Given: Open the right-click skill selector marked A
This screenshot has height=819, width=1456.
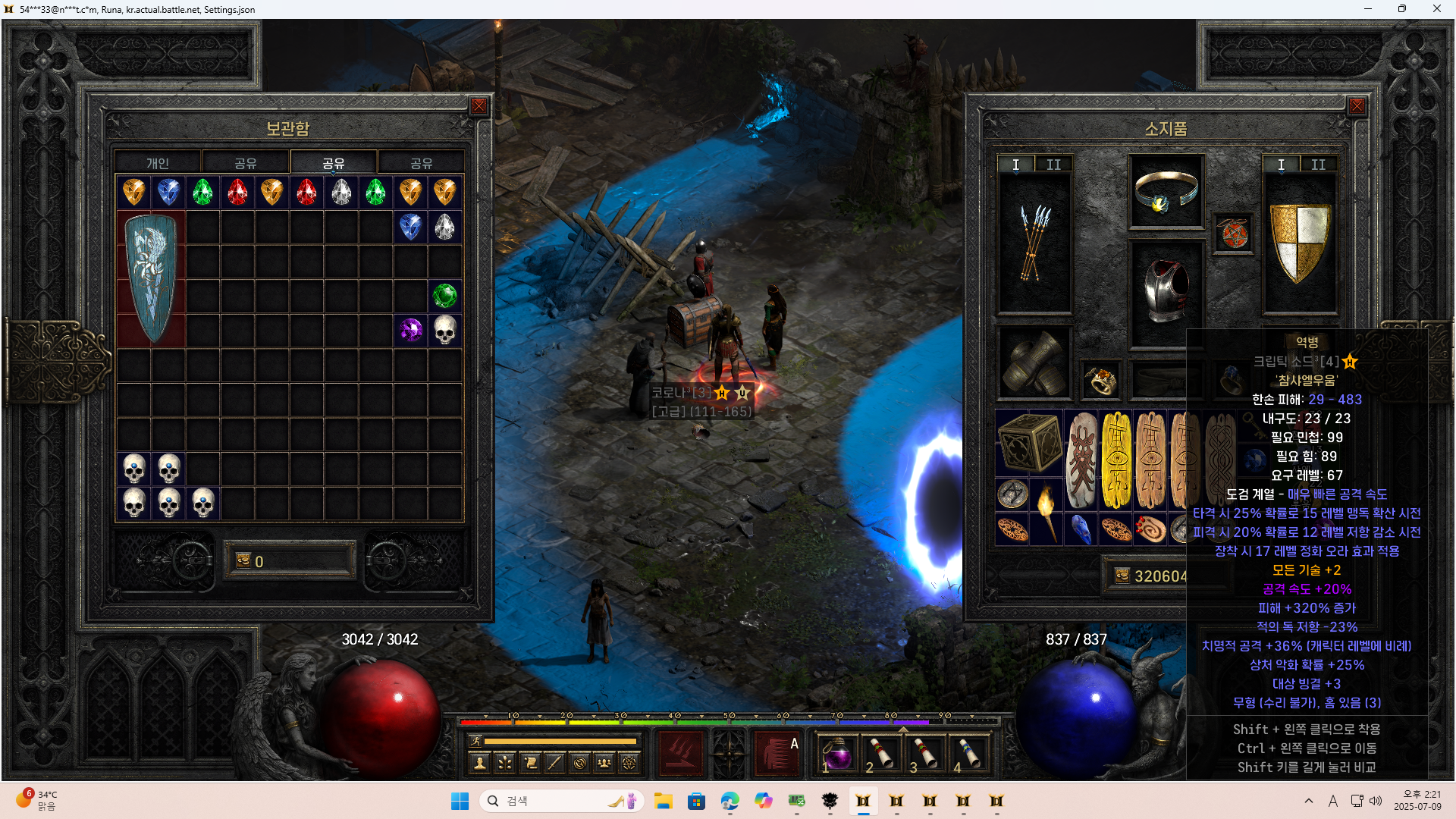Looking at the screenshot, I should [x=777, y=755].
